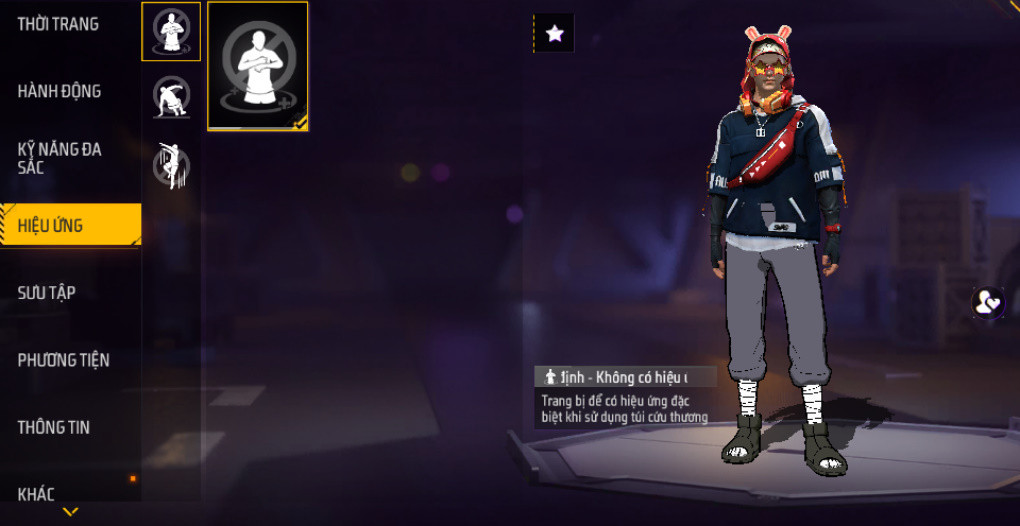1020x526 pixels.
Task: Click the star button above the character
Action: tap(554, 33)
